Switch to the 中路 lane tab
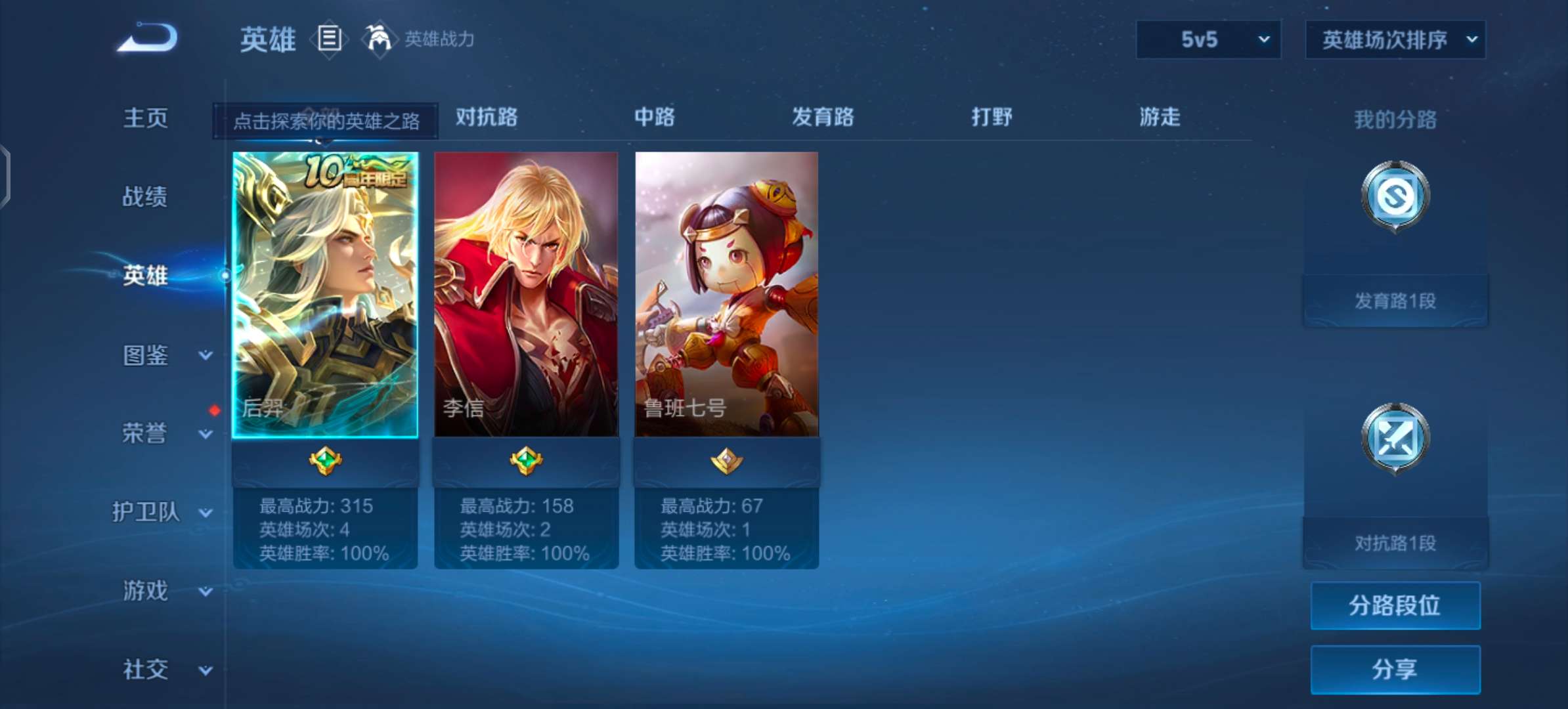Screen dimensions: 1568x709 click(655, 118)
